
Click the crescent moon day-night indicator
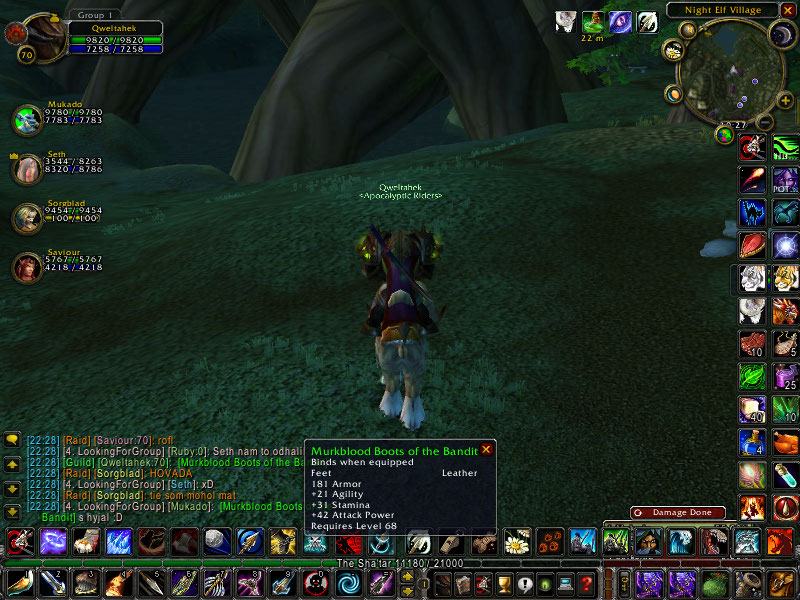click(x=780, y=36)
